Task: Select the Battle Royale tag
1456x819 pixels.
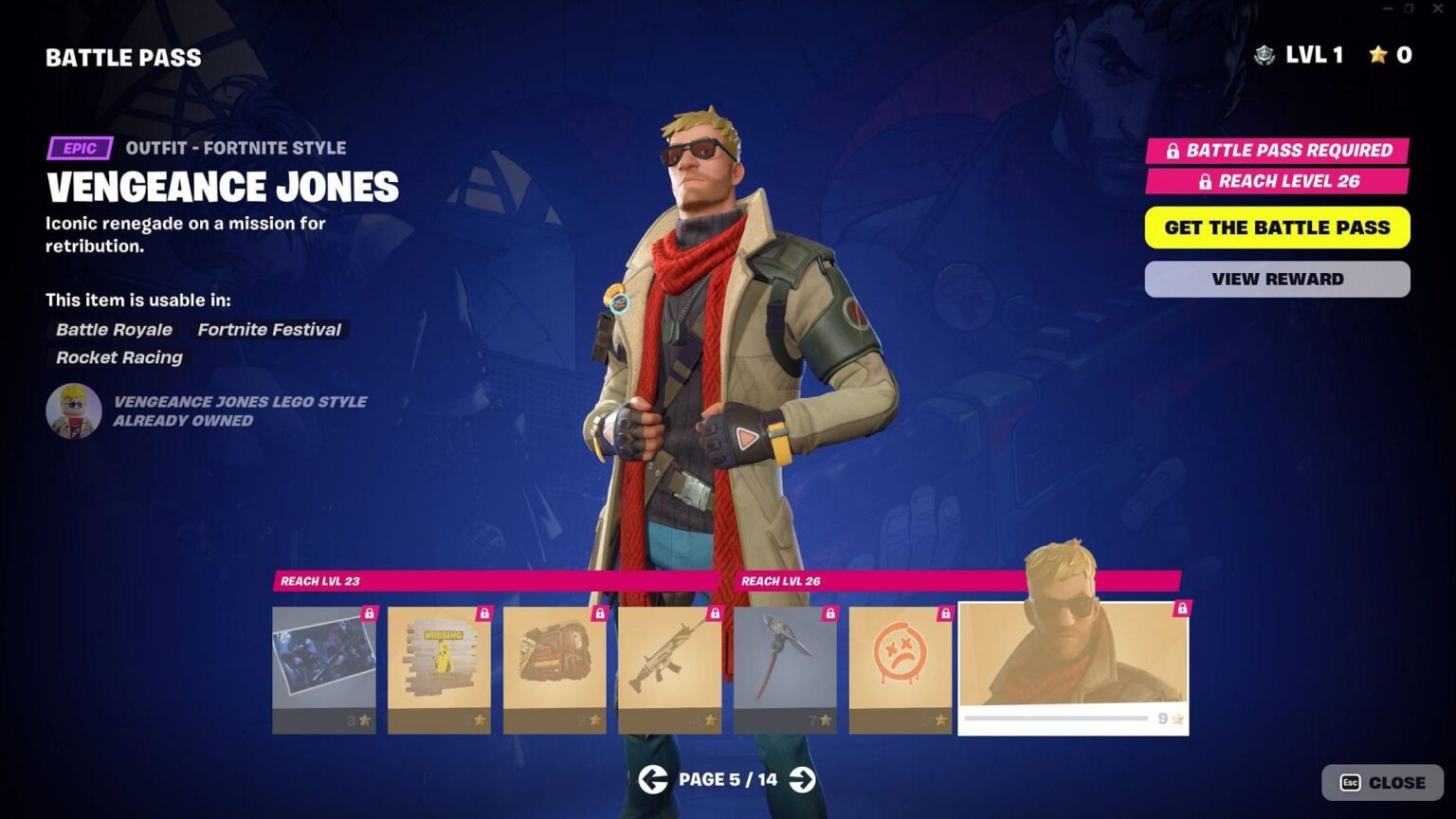Action: click(x=113, y=330)
